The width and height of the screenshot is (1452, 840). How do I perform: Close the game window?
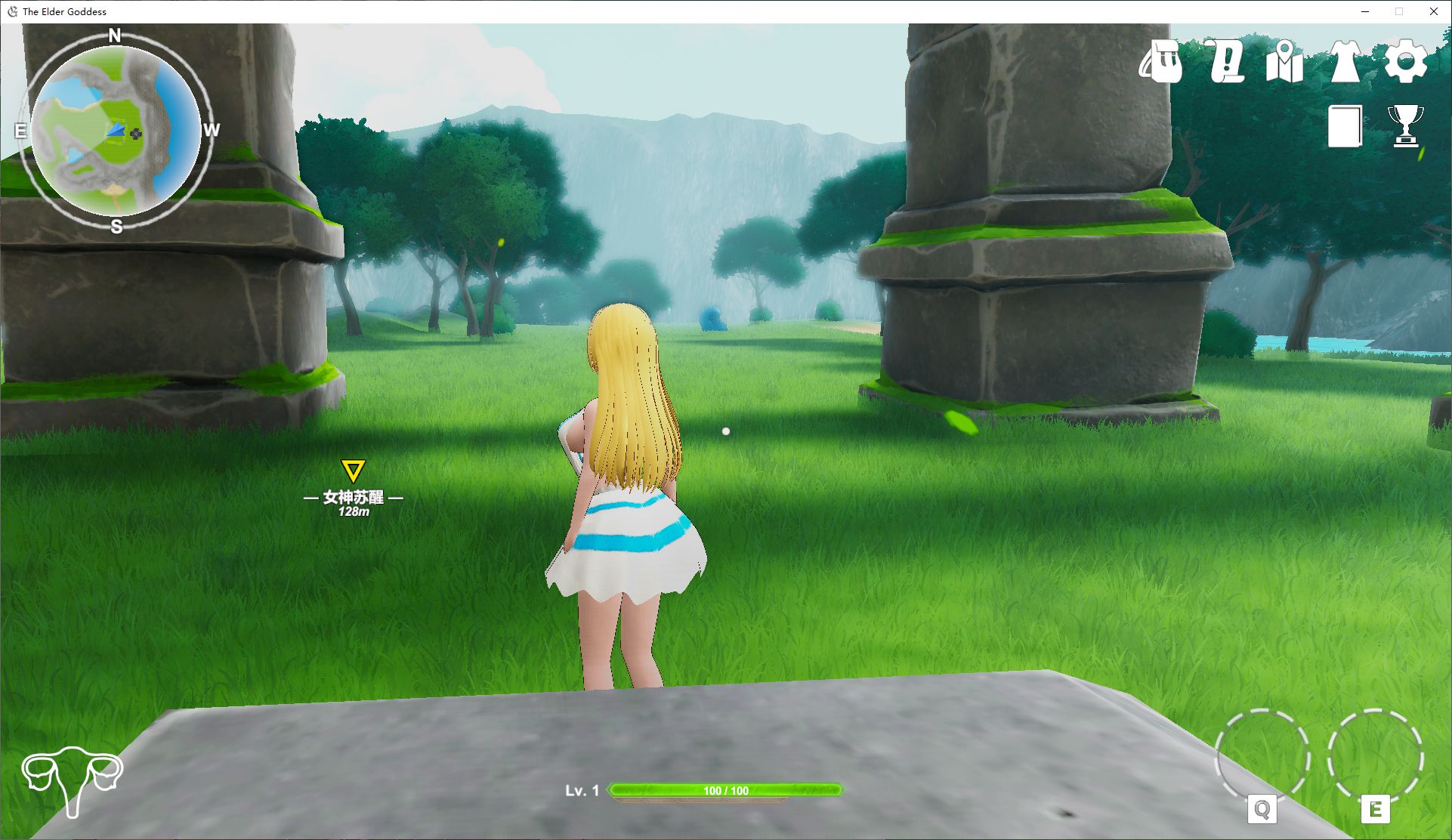coord(1433,11)
